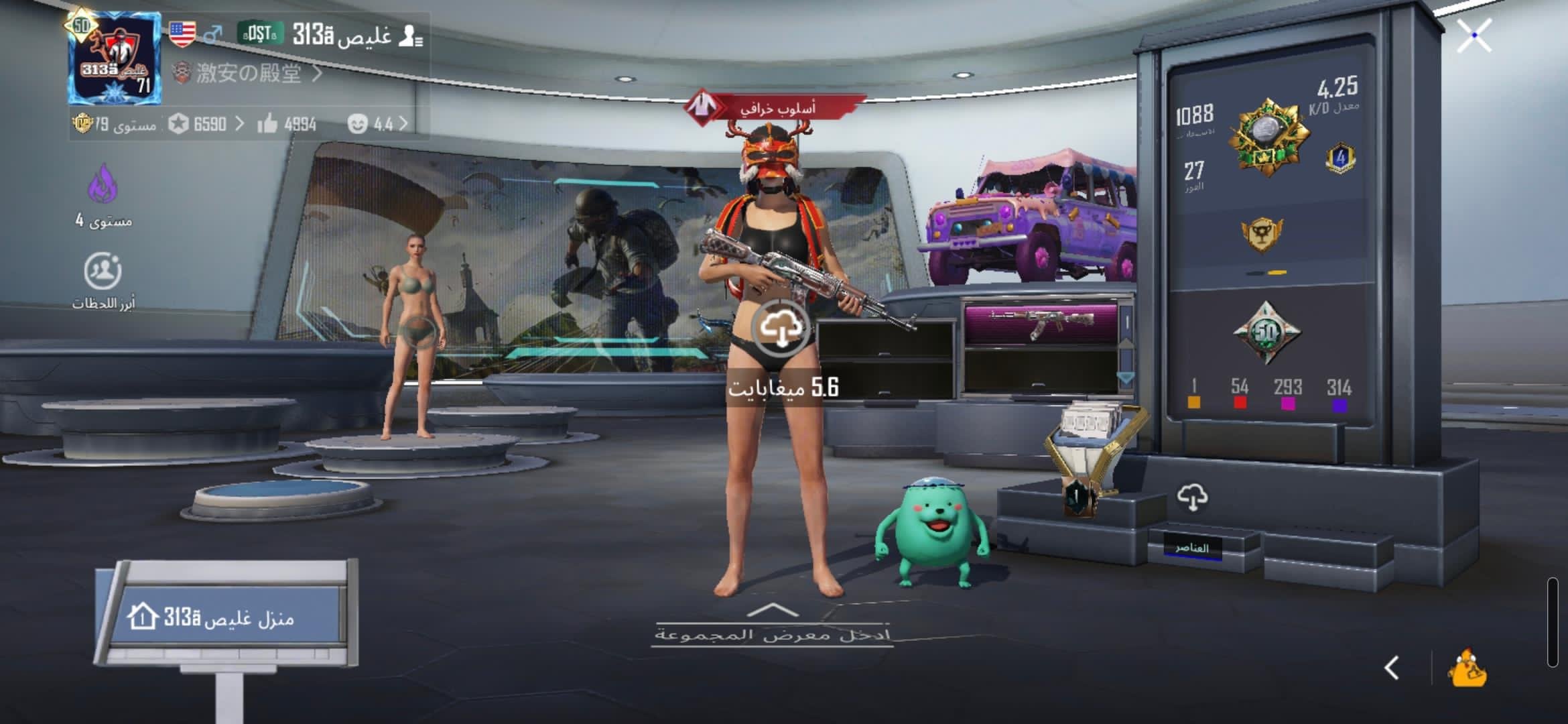Image resolution: width=1568 pixels, height=724 pixels.
Task: Open the player avatar with frame 71
Action: click(x=115, y=59)
